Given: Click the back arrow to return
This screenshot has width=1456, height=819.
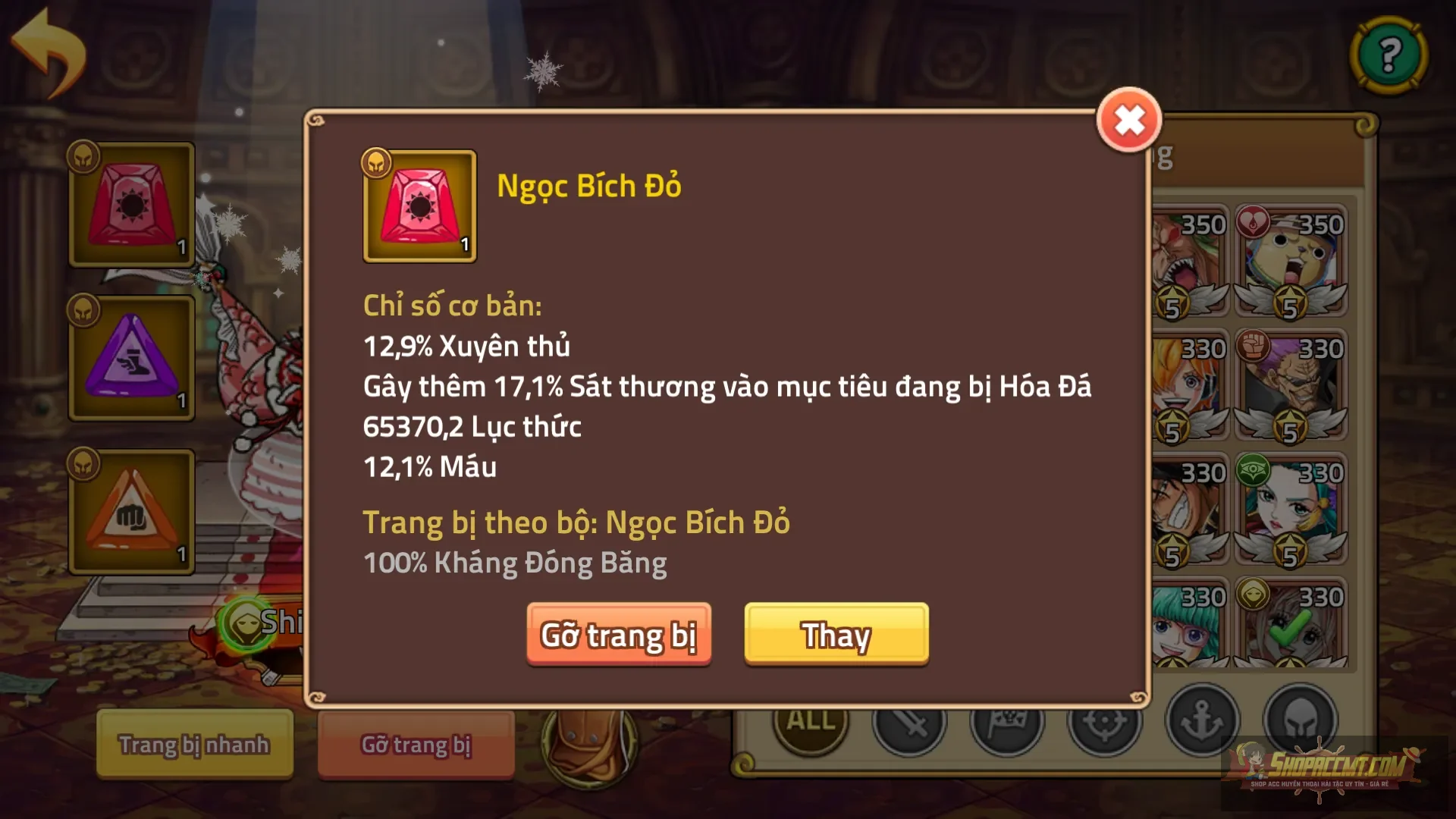Looking at the screenshot, I should [x=49, y=53].
